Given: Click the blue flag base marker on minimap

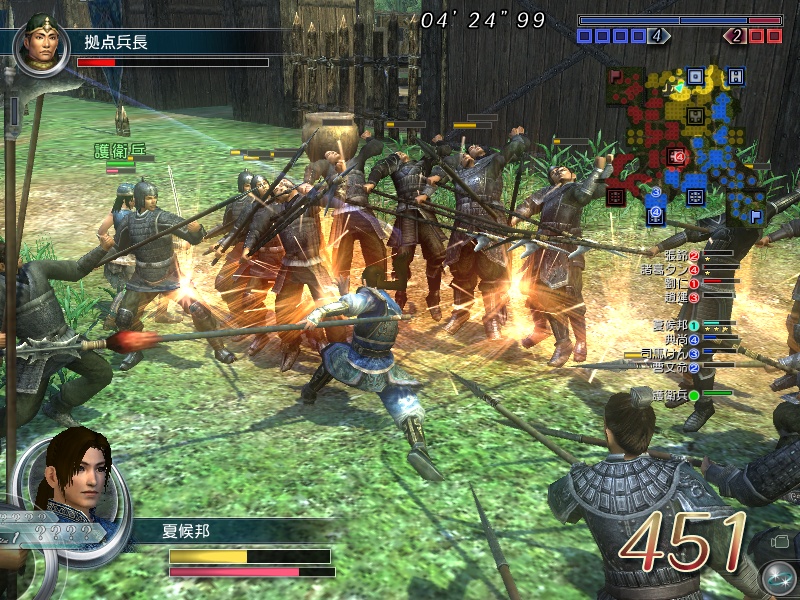Looking at the screenshot, I should click(755, 215).
